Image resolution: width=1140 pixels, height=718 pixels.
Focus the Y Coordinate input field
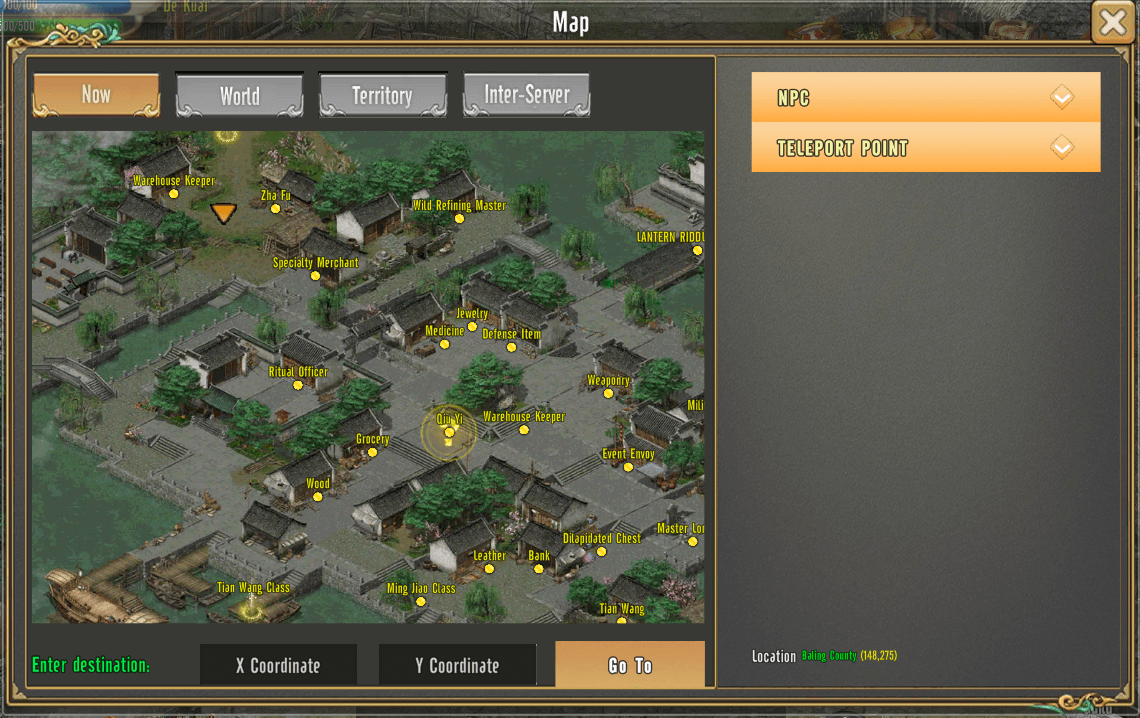pyautogui.click(x=457, y=665)
